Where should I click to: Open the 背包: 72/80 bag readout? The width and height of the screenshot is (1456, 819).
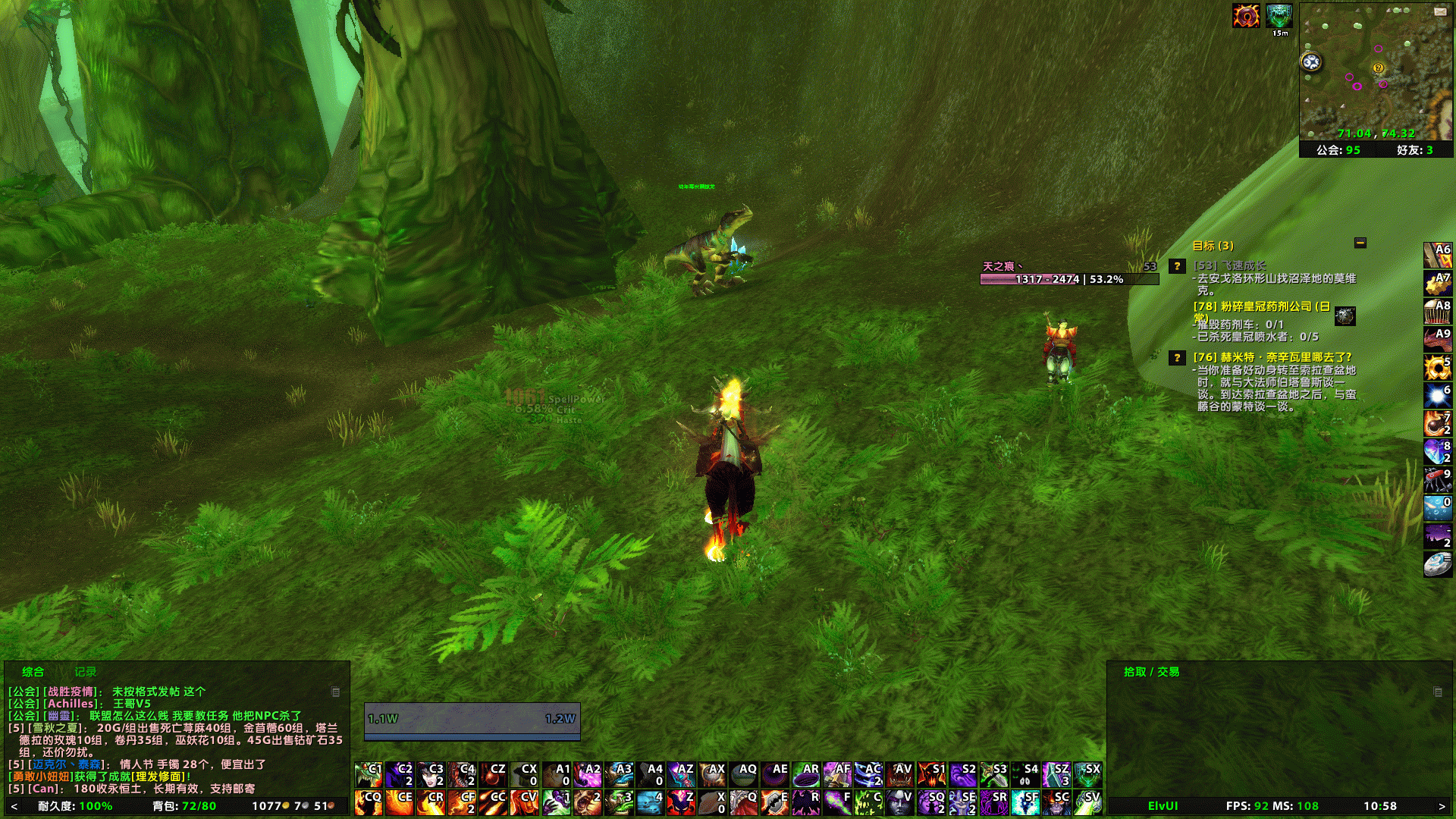click(184, 806)
